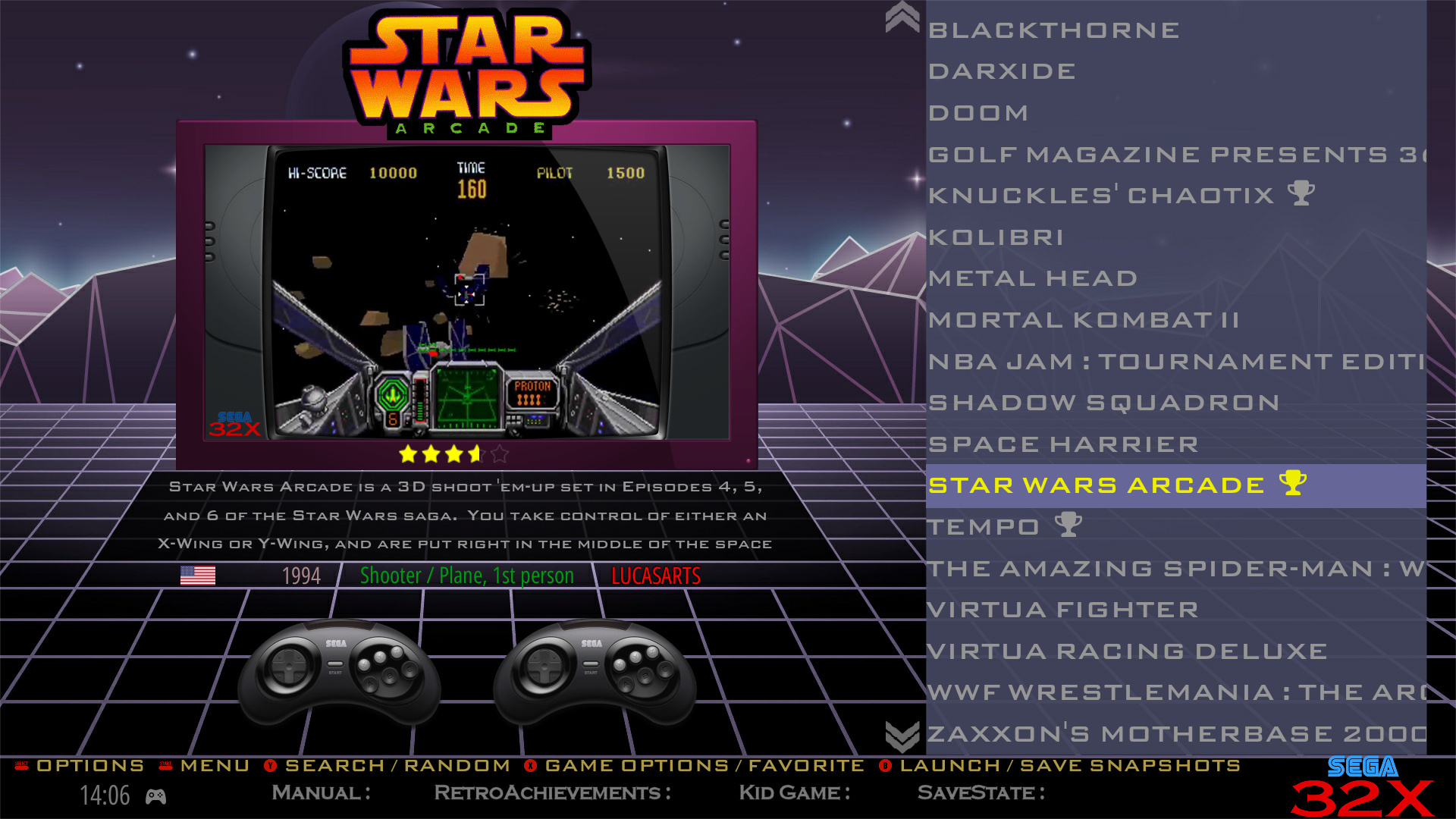The height and width of the screenshot is (819, 1456).
Task: Toggle the Kid Game flag
Action: tap(793, 793)
